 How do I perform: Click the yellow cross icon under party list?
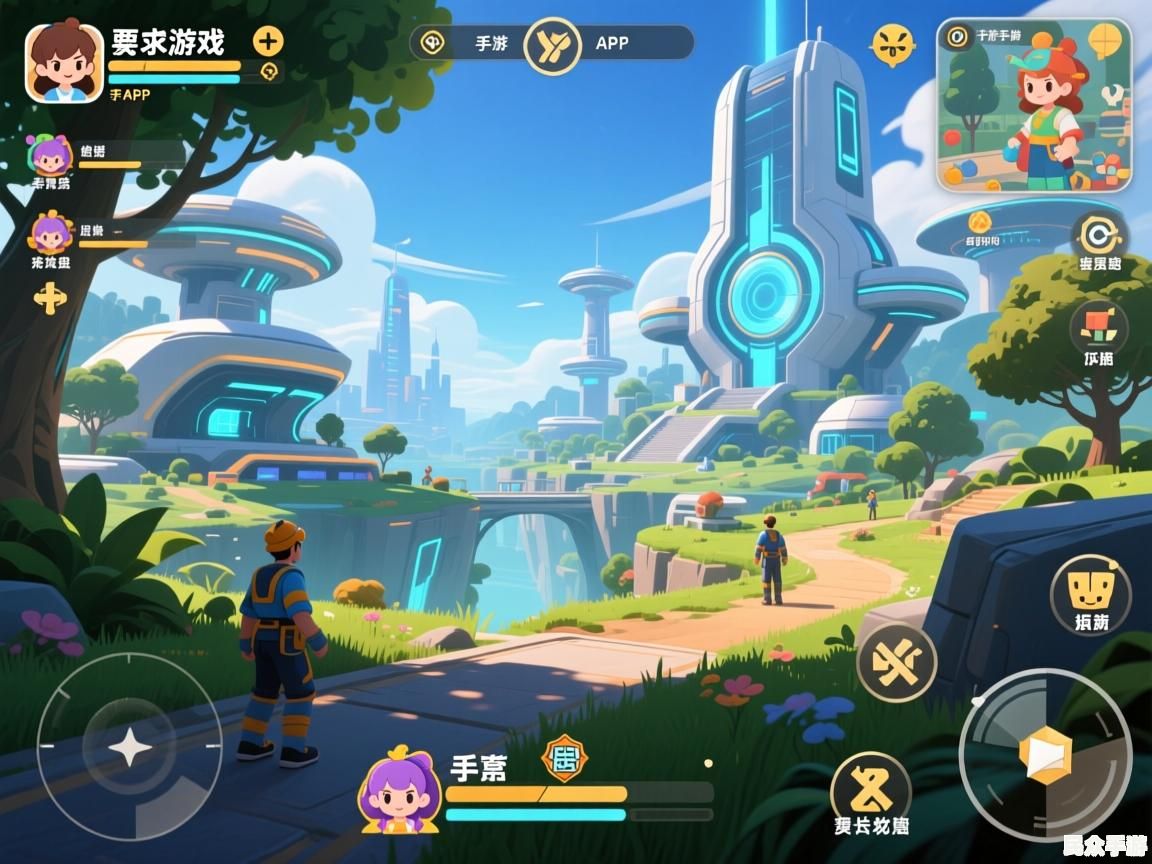coord(49,297)
